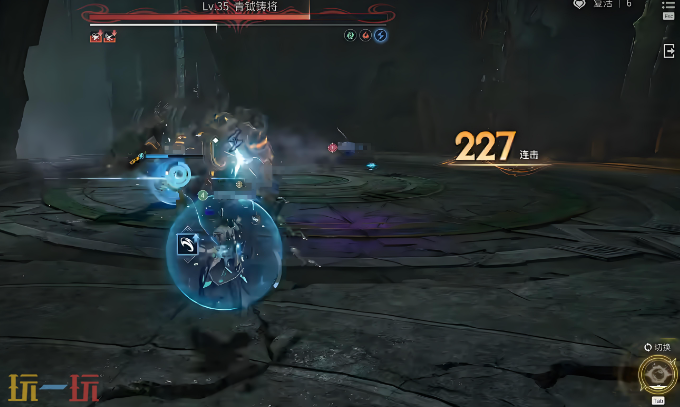Activate the golden eye switch ability
This screenshot has height=407, width=680.
[656, 376]
